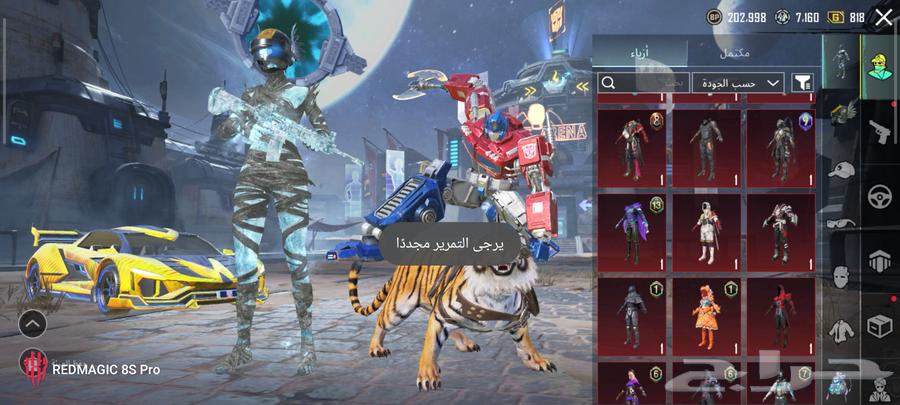Open the pistol weapons category
Image resolution: width=900 pixels, height=405 pixels.
tap(881, 131)
